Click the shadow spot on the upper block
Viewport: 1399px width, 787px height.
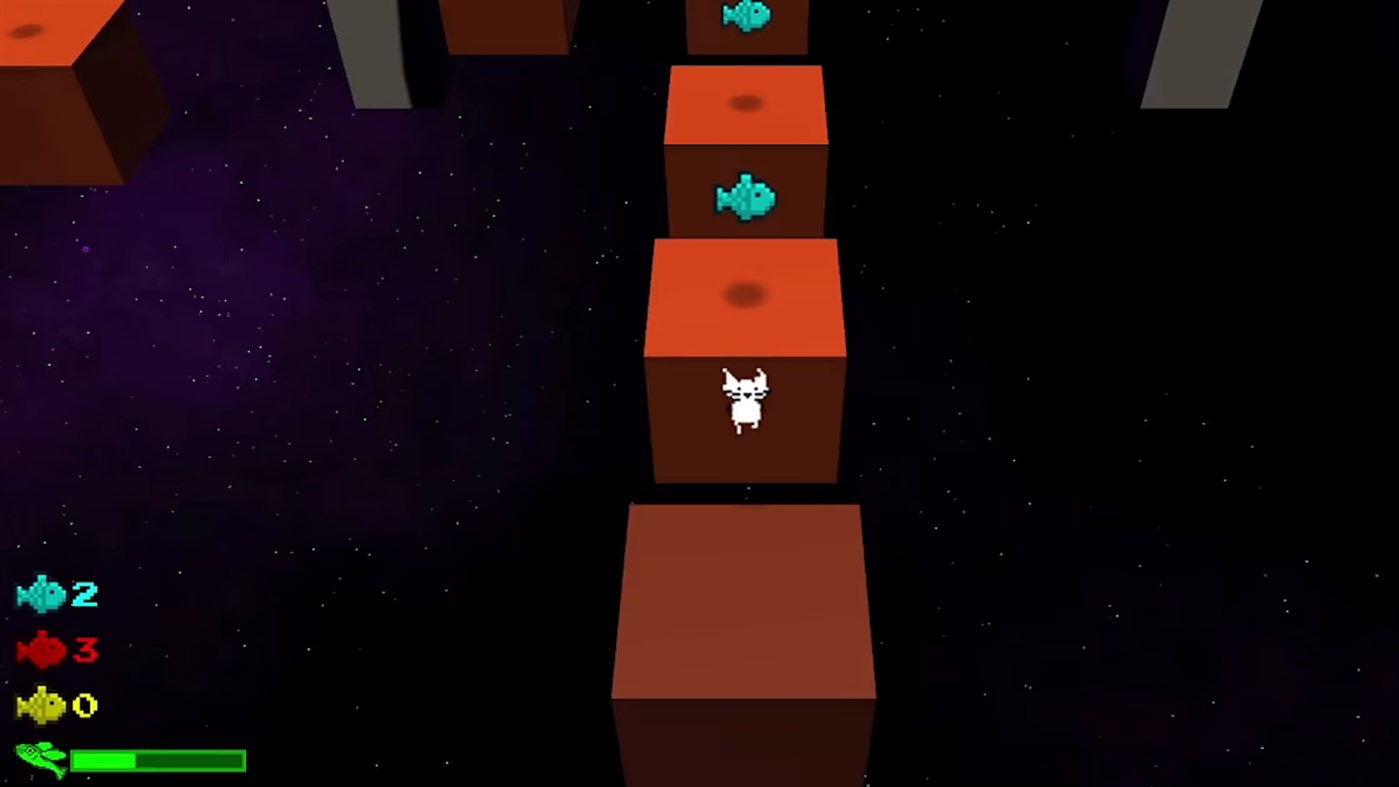pyautogui.click(x=744, y=103)
